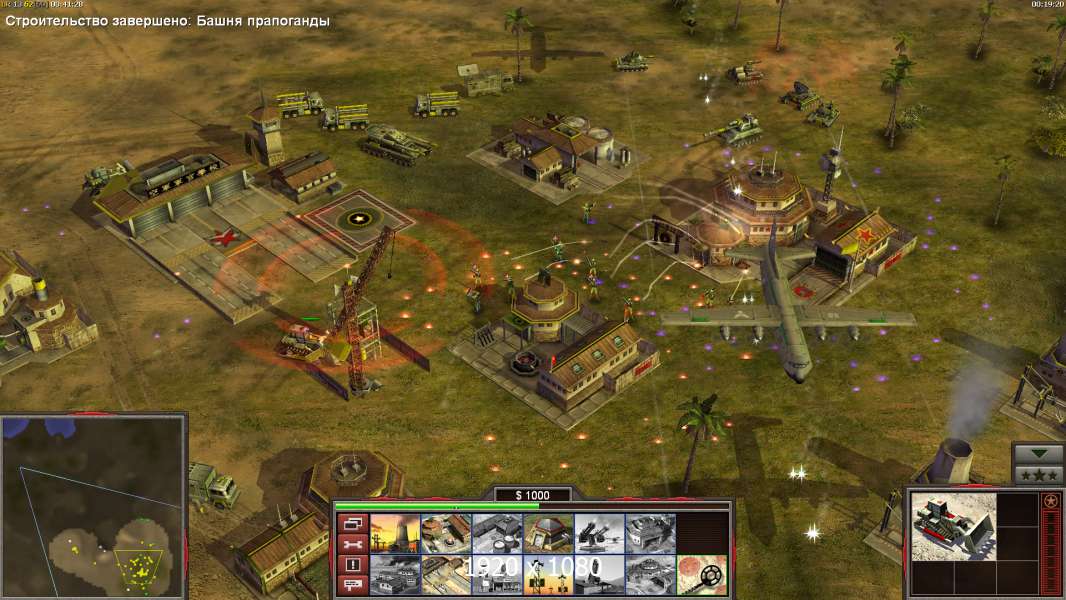The image size is (1066, 600).
Task: Choose the War Factory build icon
Action: pos(650,533)
